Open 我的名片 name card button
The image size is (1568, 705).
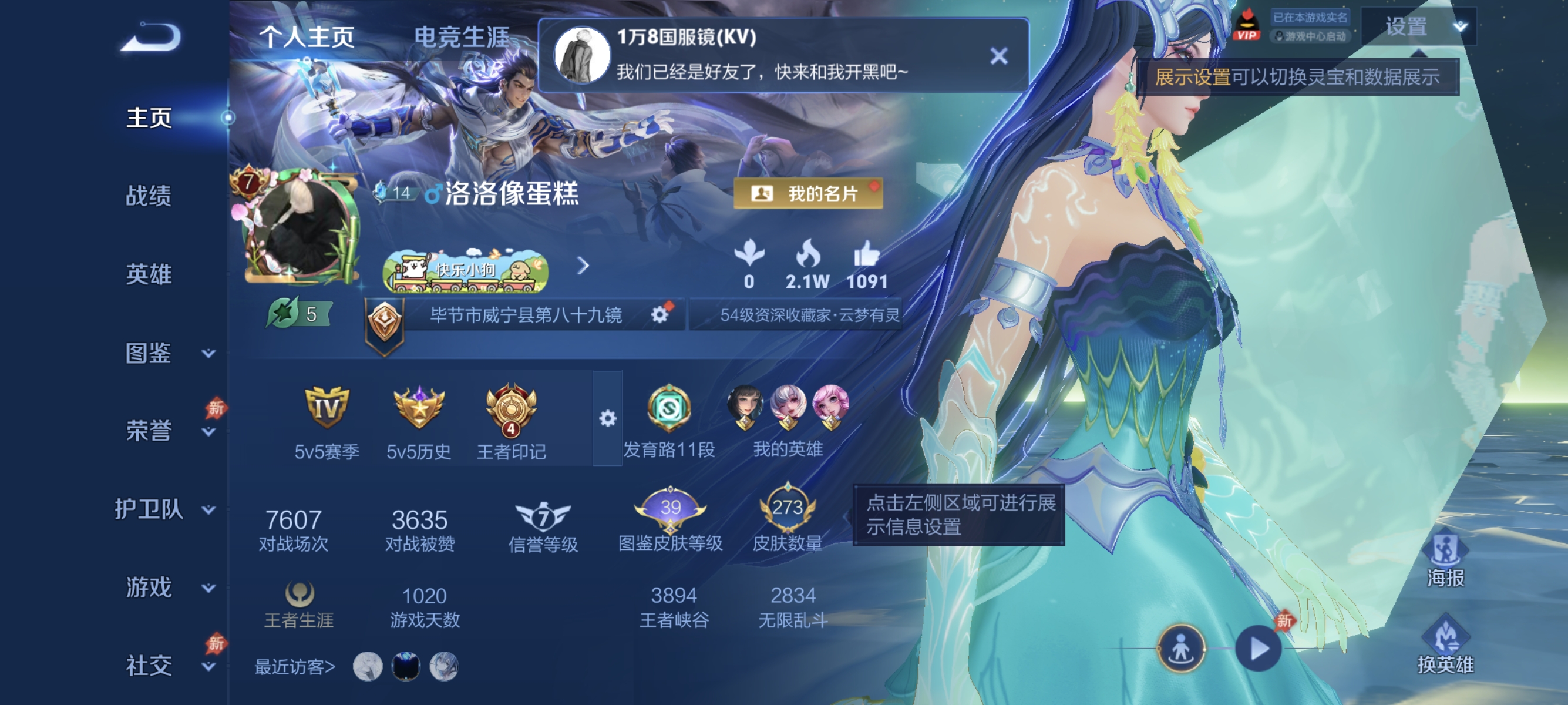click(809, 194)
